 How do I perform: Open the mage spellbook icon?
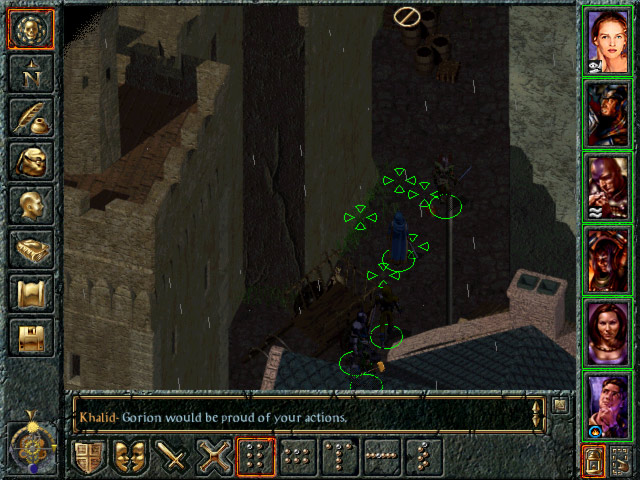coord(31,249)
